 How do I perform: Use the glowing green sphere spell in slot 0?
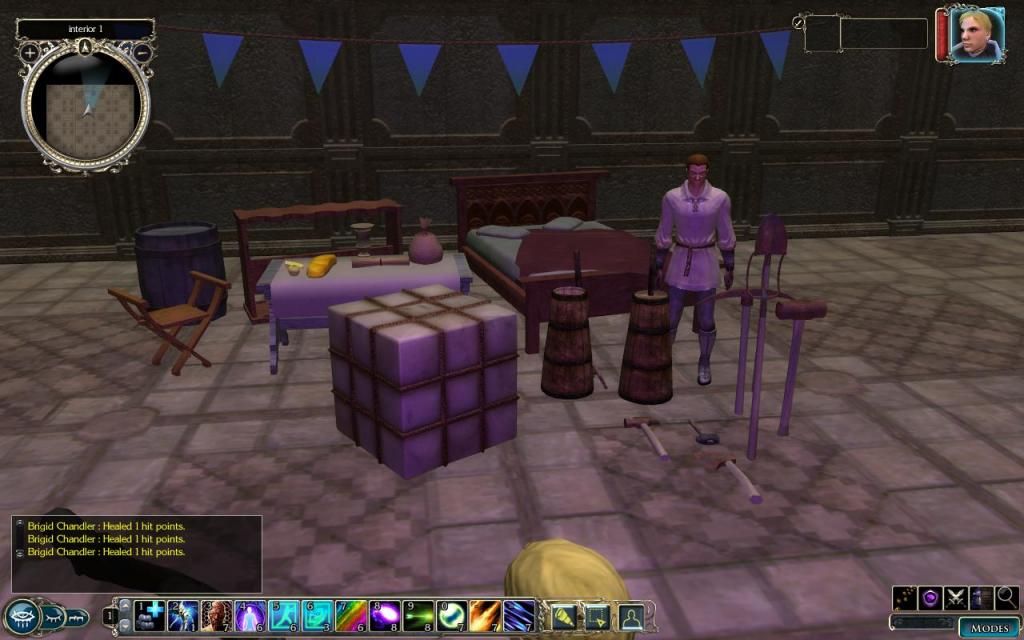(453, 615)
